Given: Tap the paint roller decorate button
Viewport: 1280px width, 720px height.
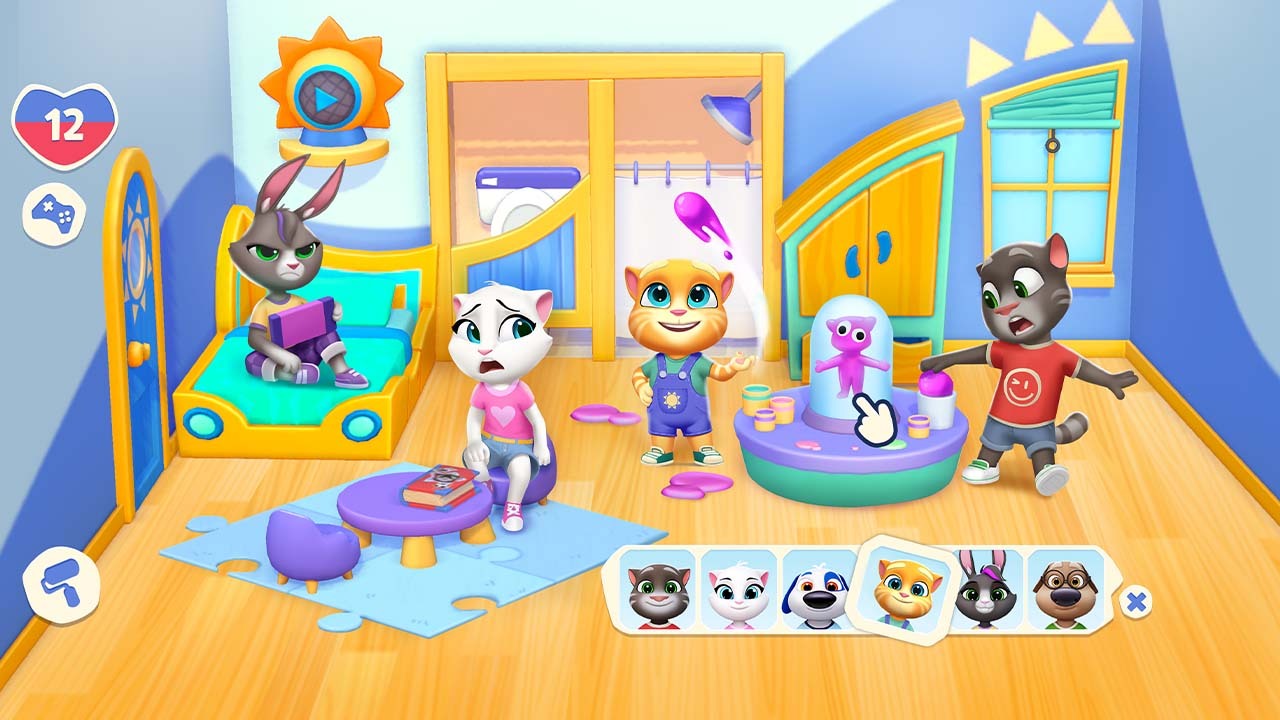Looking at the screenshot, I should 62,586.
